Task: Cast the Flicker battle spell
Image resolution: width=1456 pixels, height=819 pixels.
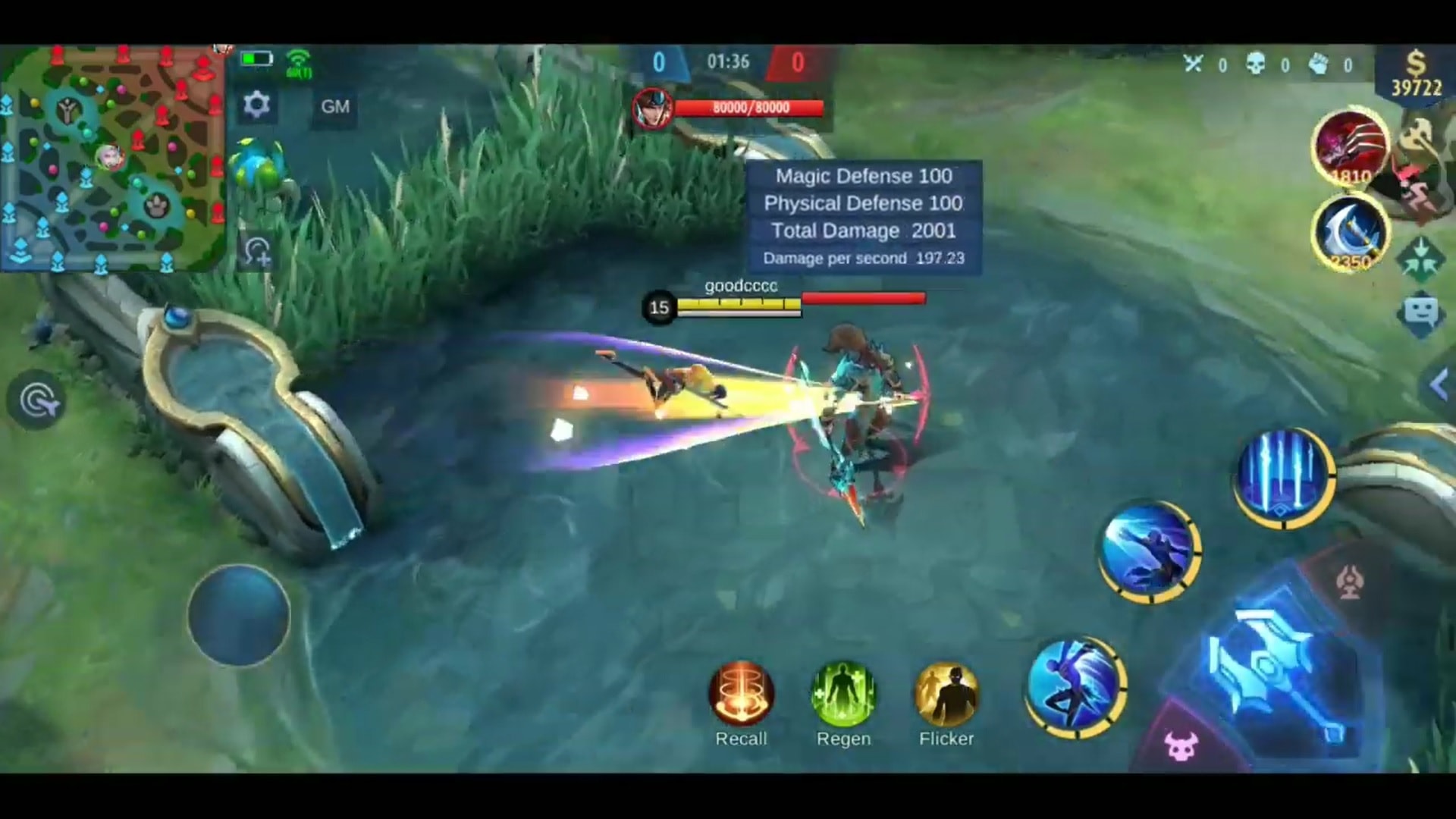Action: 946,692
